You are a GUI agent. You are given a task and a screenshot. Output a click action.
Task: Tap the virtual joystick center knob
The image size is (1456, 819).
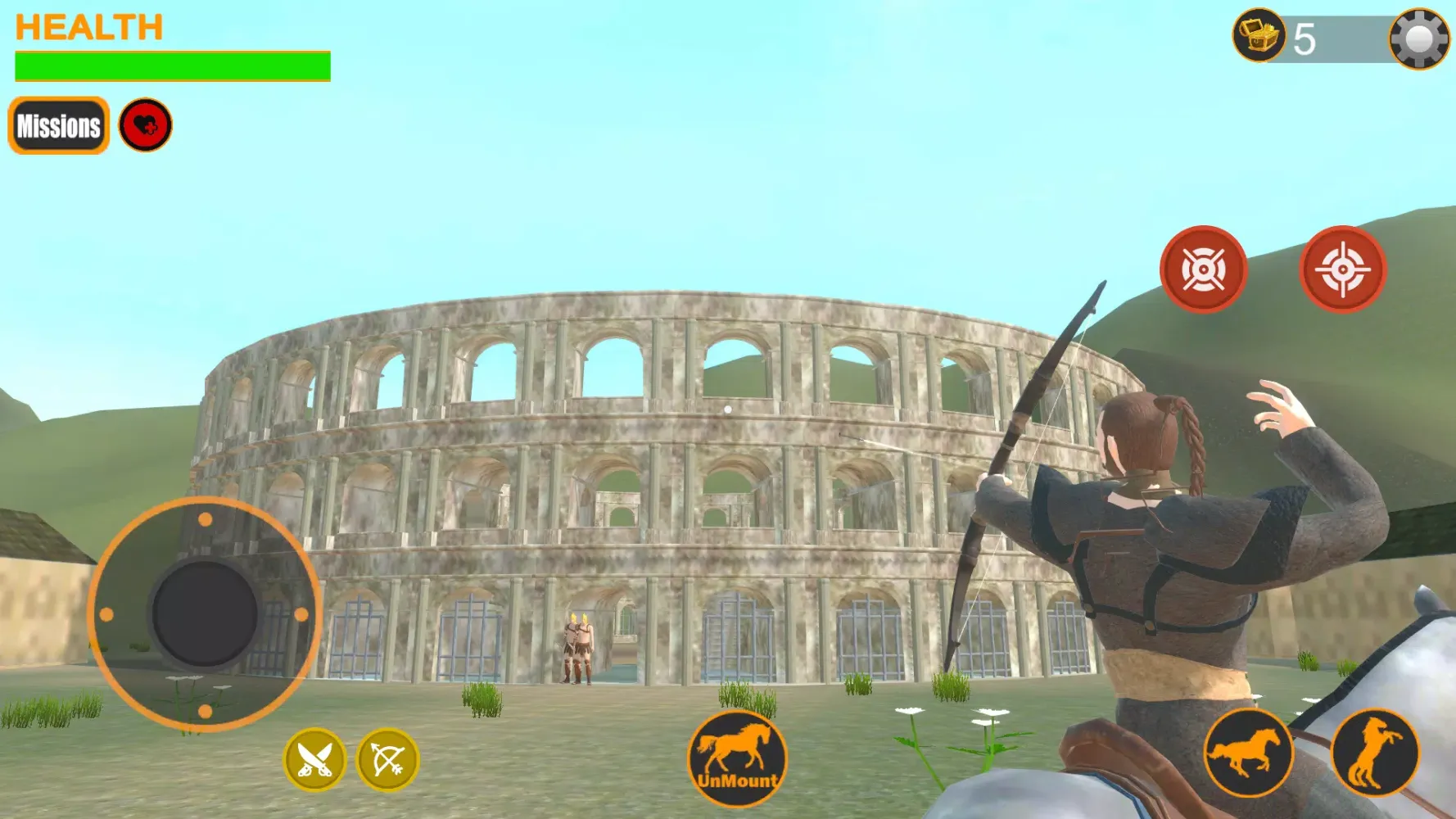click(x=205, y=613)
